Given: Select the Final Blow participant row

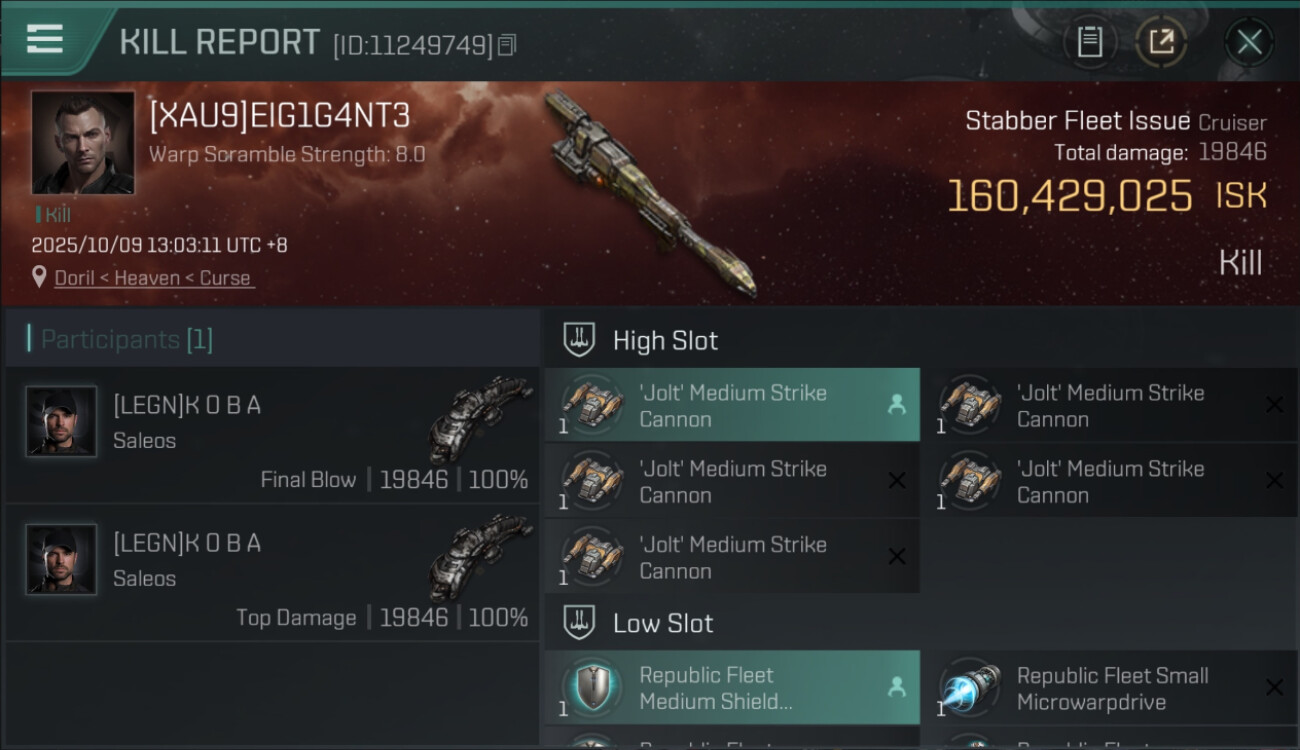Looking at the screenshot, I should point(272,435).
